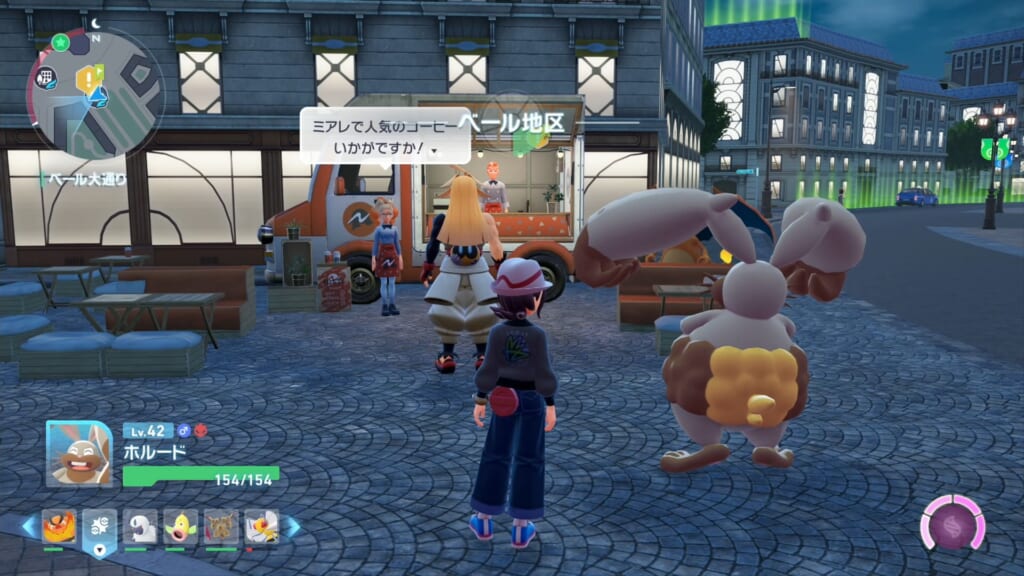
Task: Select the orange fire Pokémon party slot
Action: (58, 525)
